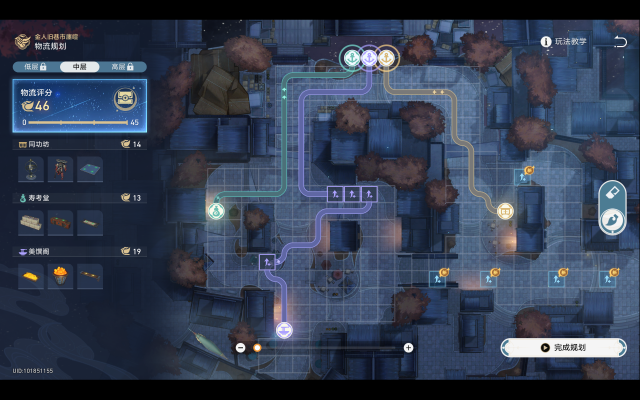The image size is (640, 400).
Task: Zoom out with the minus button
Action: tap(241, 347)
